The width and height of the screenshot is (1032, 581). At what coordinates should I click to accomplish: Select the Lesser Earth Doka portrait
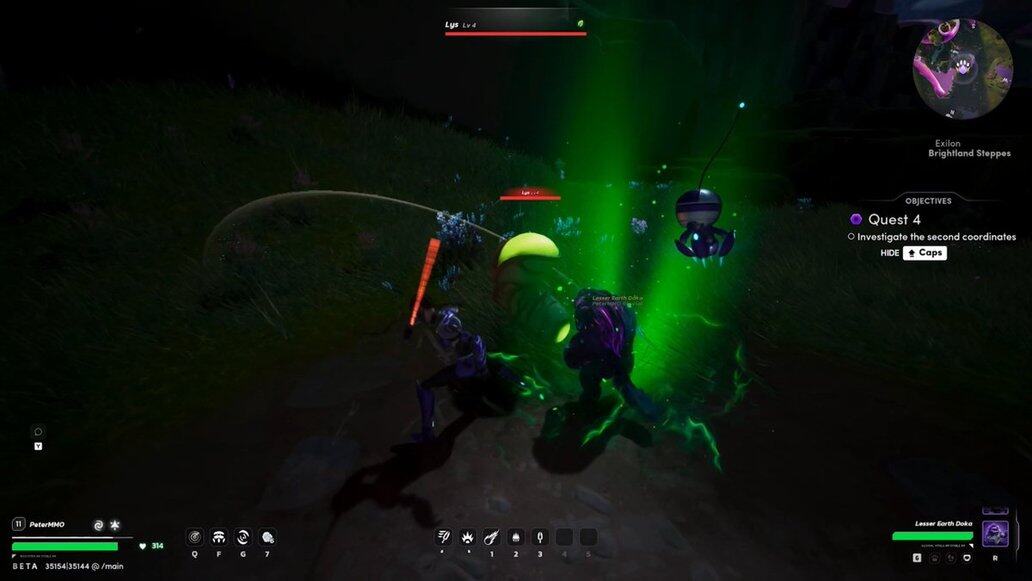click(x=995, y=532)
